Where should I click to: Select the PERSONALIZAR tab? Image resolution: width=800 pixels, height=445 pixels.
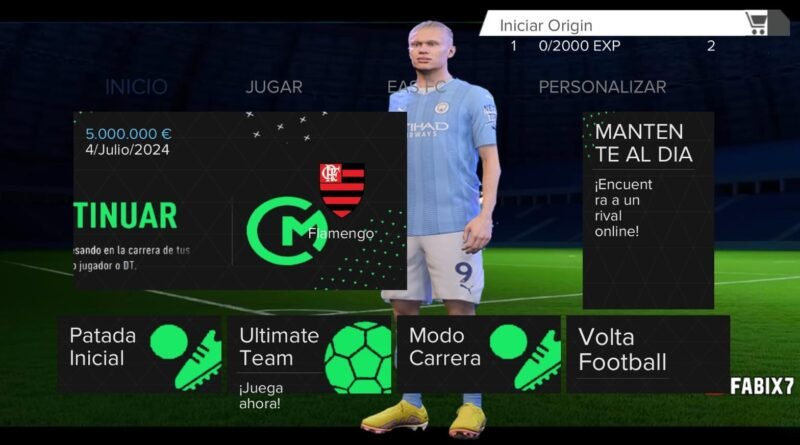click(x=602, y=87)
